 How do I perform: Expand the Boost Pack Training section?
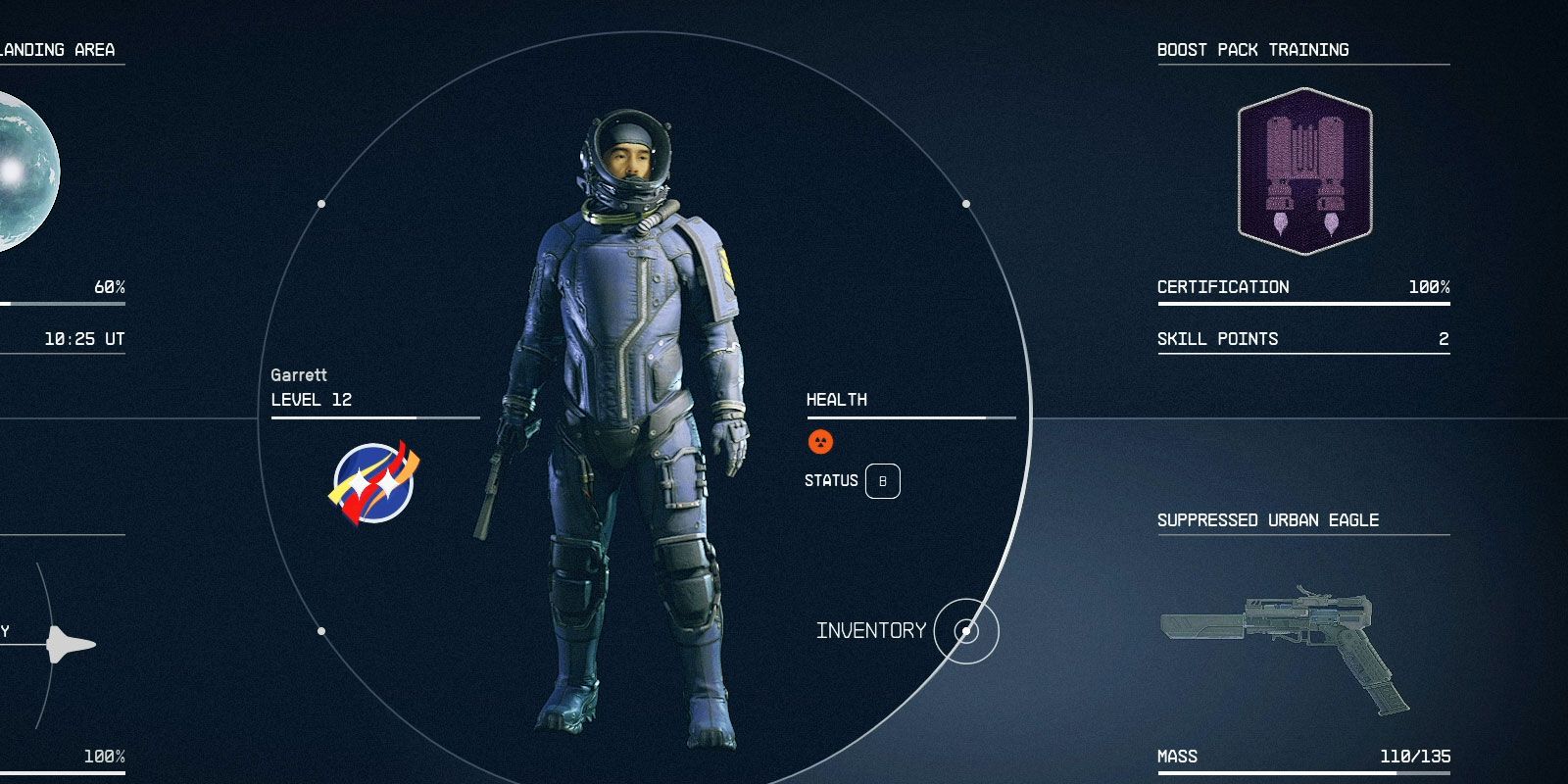(x=1251, y=49)
